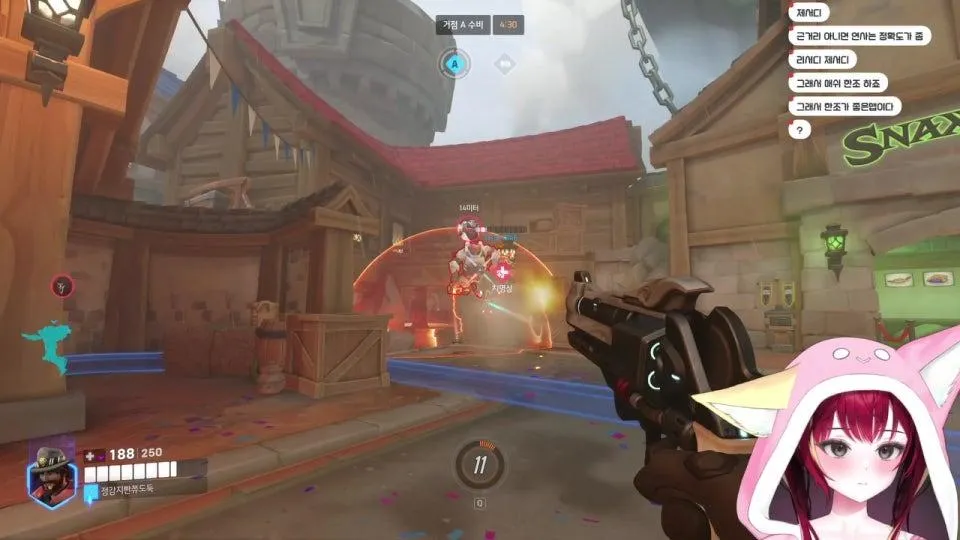Screen dimensions: 960x540
Task: Click the objective A capture point icon
Action: (454, 64)
